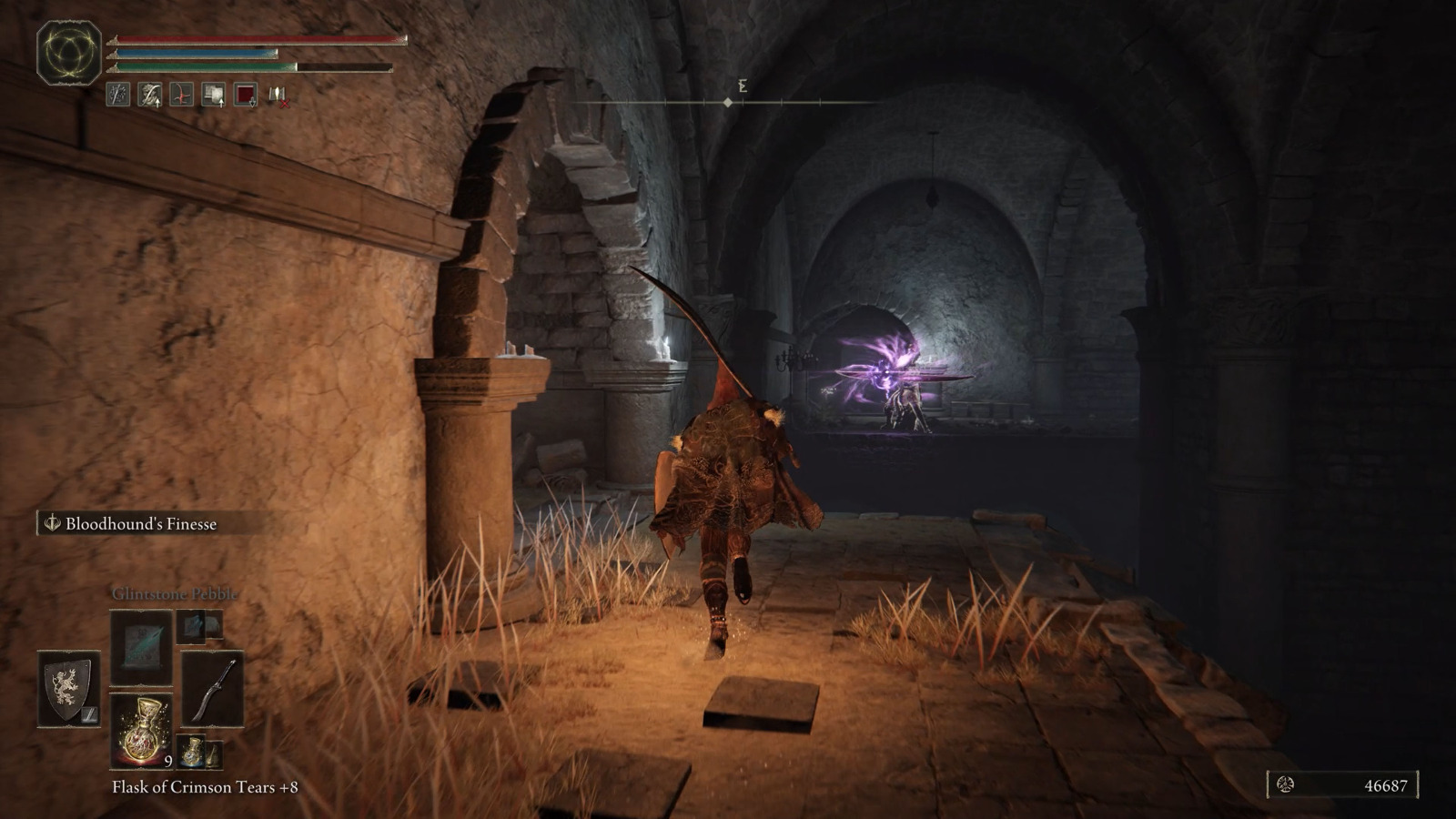Screen dimensions: 1456x819
Task: Select the curved greatsword weapon slot icon
Action: [214, 687]
